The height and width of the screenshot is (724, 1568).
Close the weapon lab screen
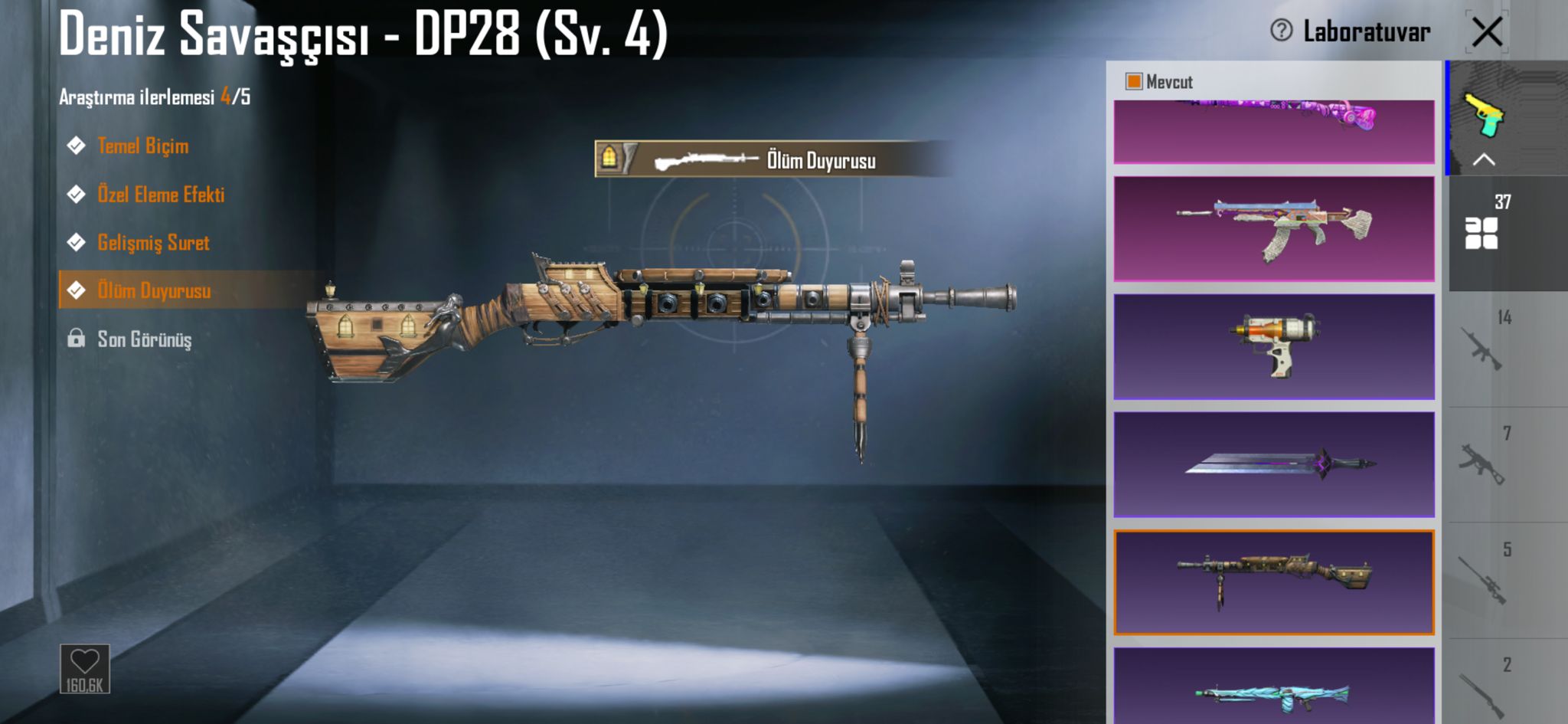click(1487, 32)
